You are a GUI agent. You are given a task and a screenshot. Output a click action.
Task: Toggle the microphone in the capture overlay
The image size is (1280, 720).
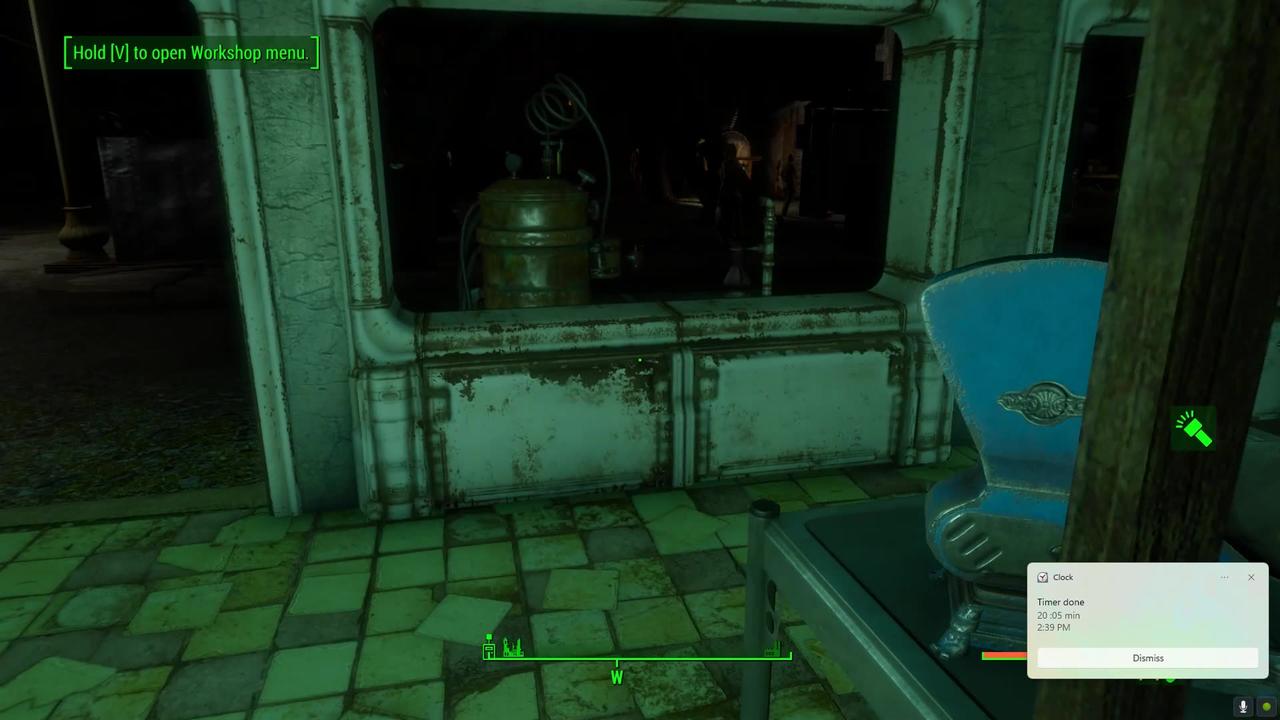click(x=1243, y=707)
